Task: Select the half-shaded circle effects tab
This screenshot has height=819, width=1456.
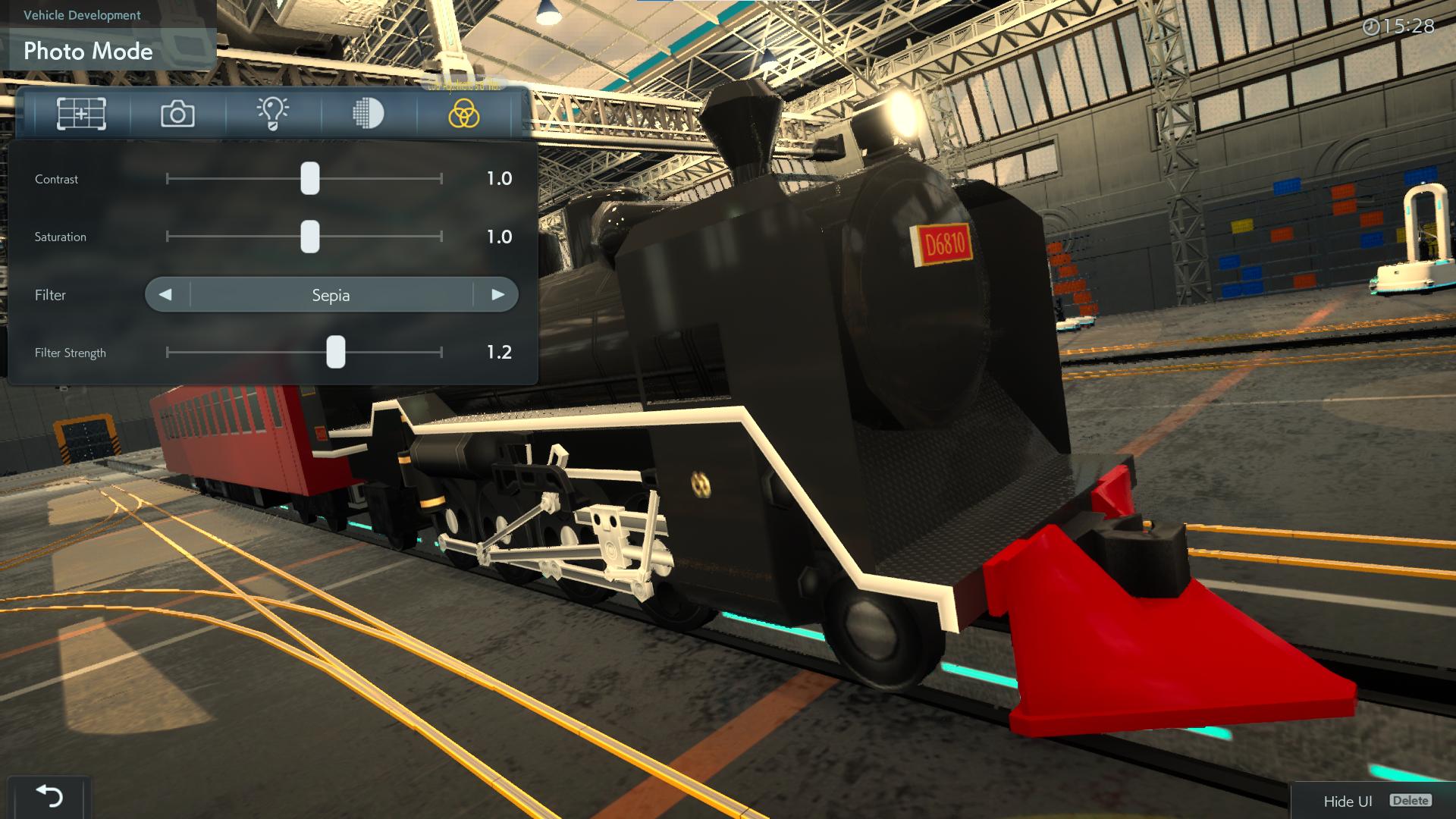Action: point(369,114)
